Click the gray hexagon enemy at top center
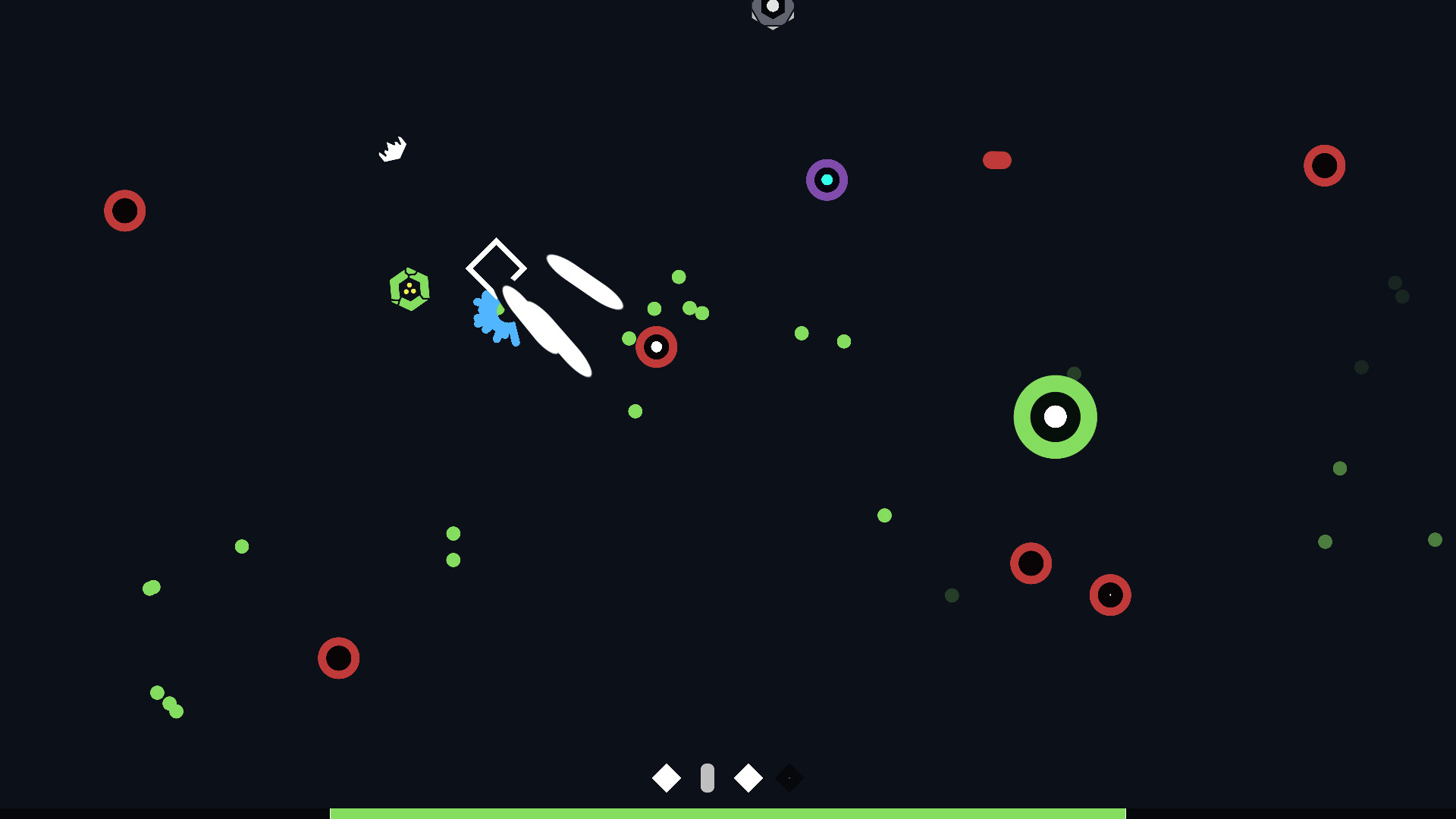 (x=773, y=11)
